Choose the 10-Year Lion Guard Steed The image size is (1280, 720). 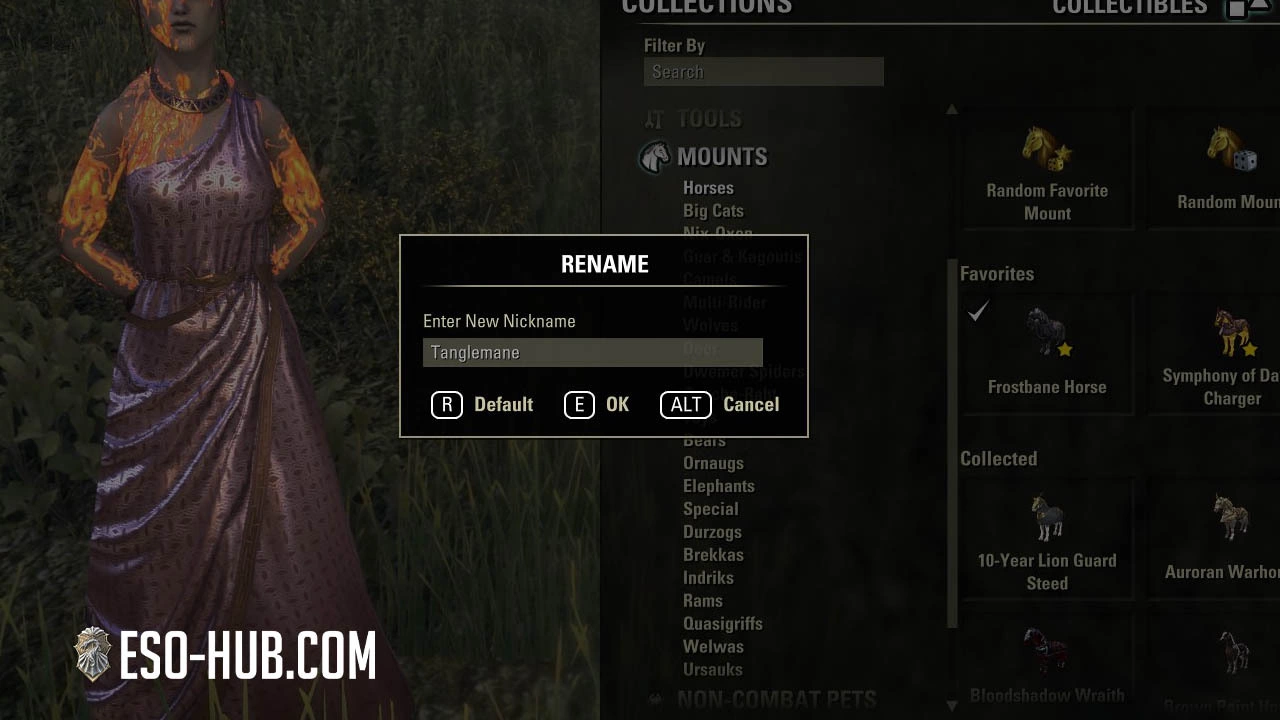coord(1047,540)
